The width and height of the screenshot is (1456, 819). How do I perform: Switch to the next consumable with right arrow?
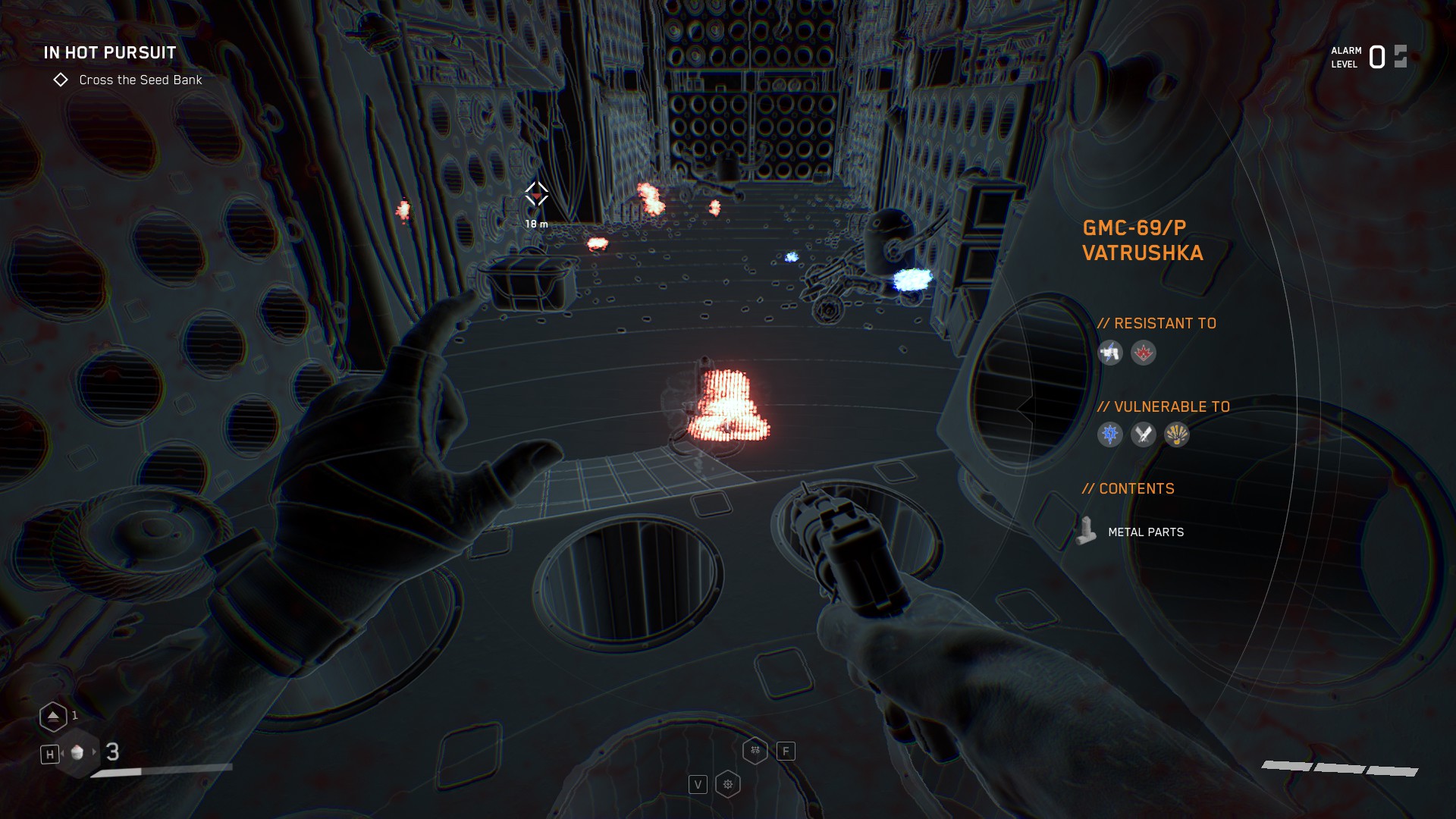tap(95, 752)
